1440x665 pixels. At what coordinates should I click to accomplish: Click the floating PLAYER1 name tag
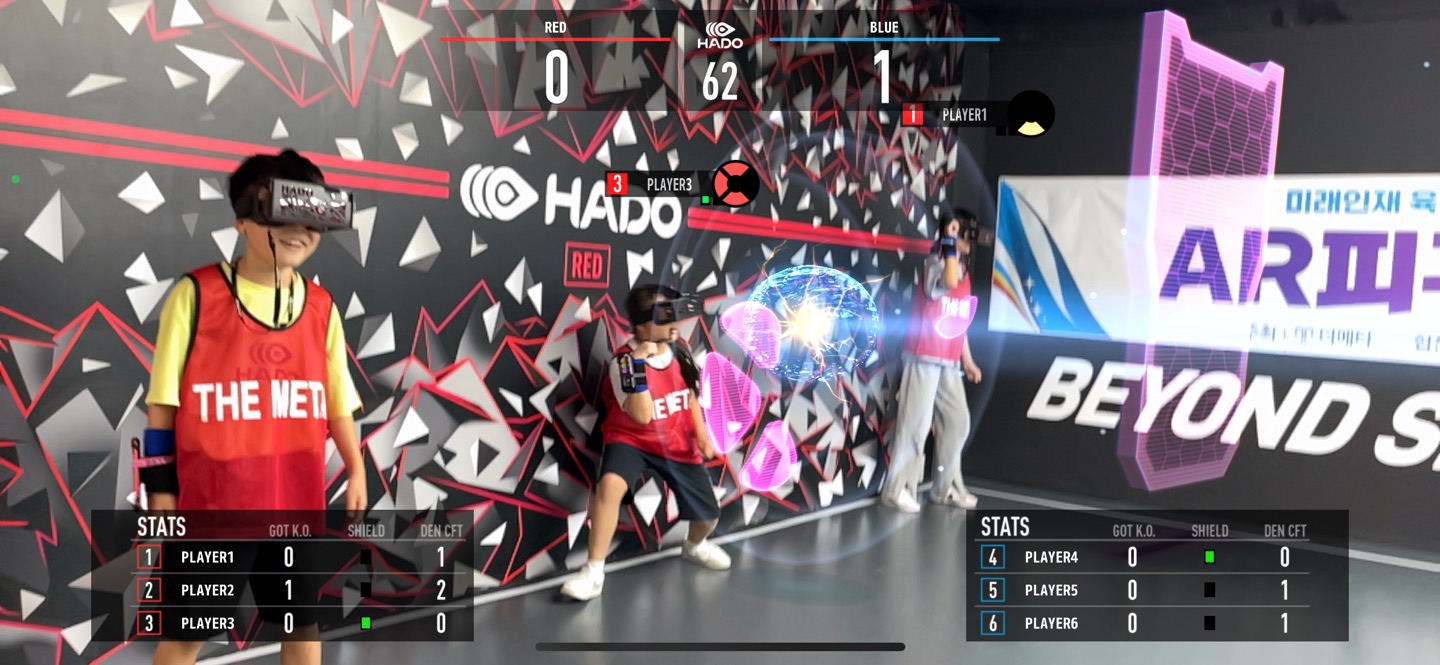click(x=963, y=115)
